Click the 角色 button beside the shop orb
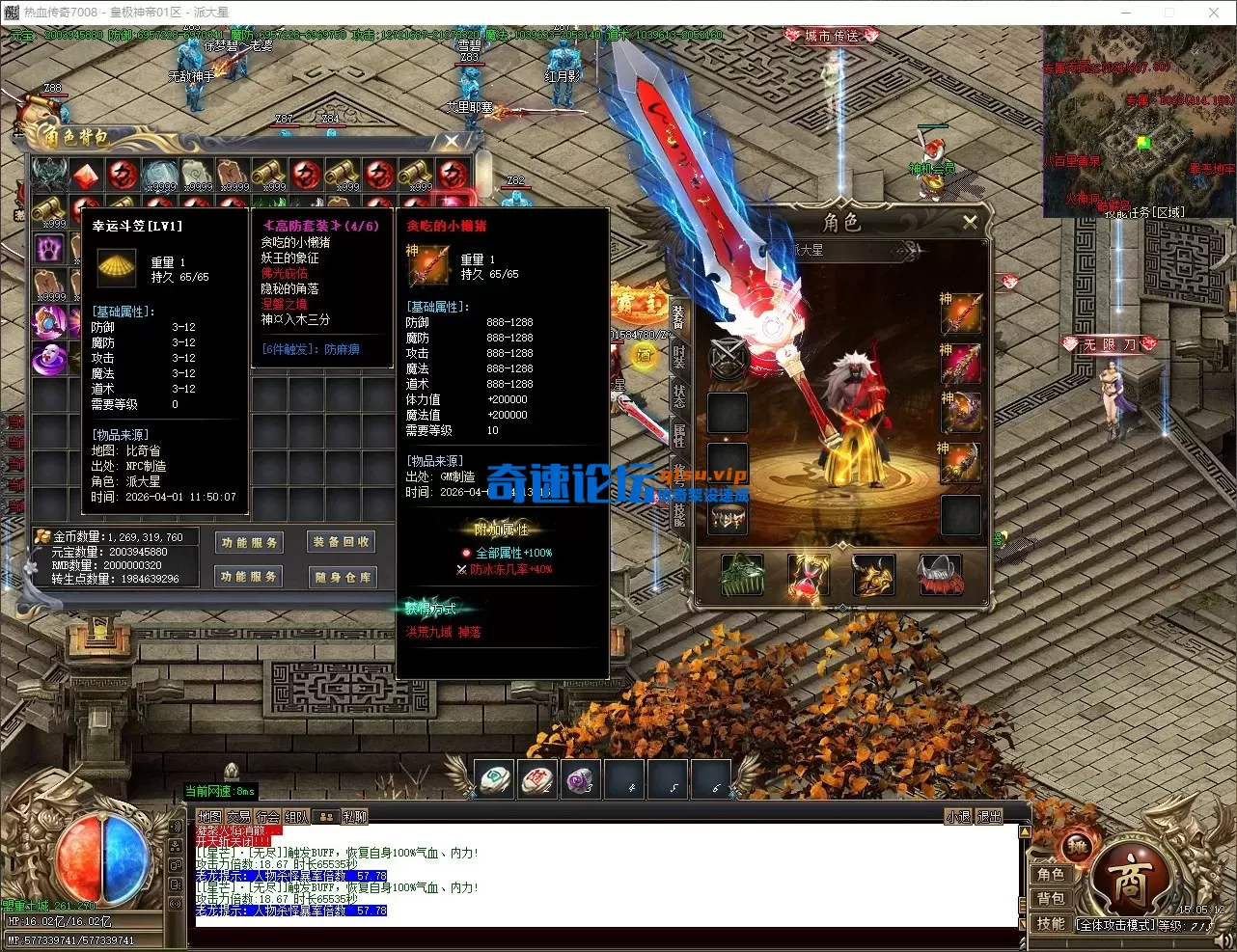The height and width of the screenshot is (952, 1237). pos(1051,874)
